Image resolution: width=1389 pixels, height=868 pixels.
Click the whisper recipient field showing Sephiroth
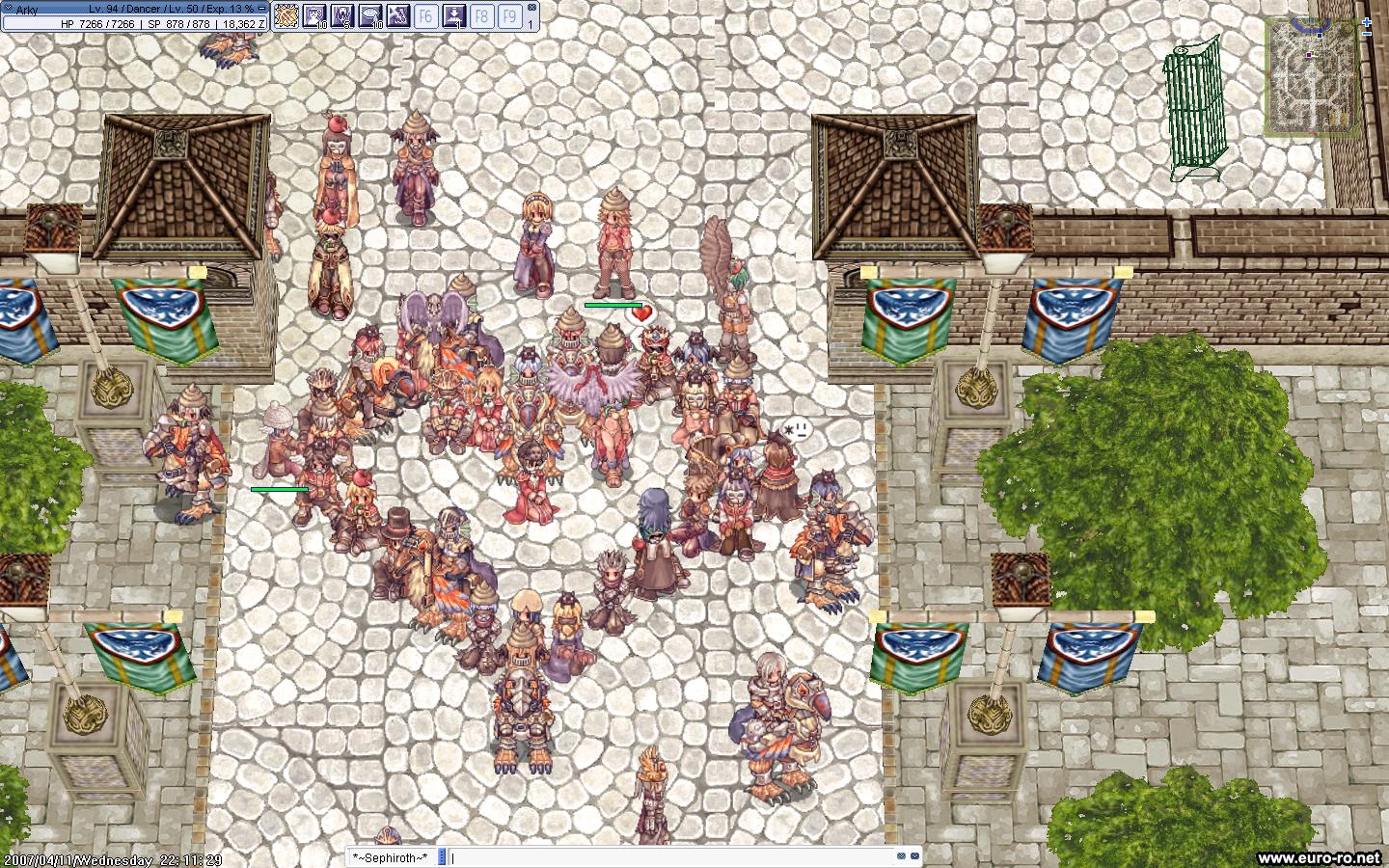[x=391, y=857]
